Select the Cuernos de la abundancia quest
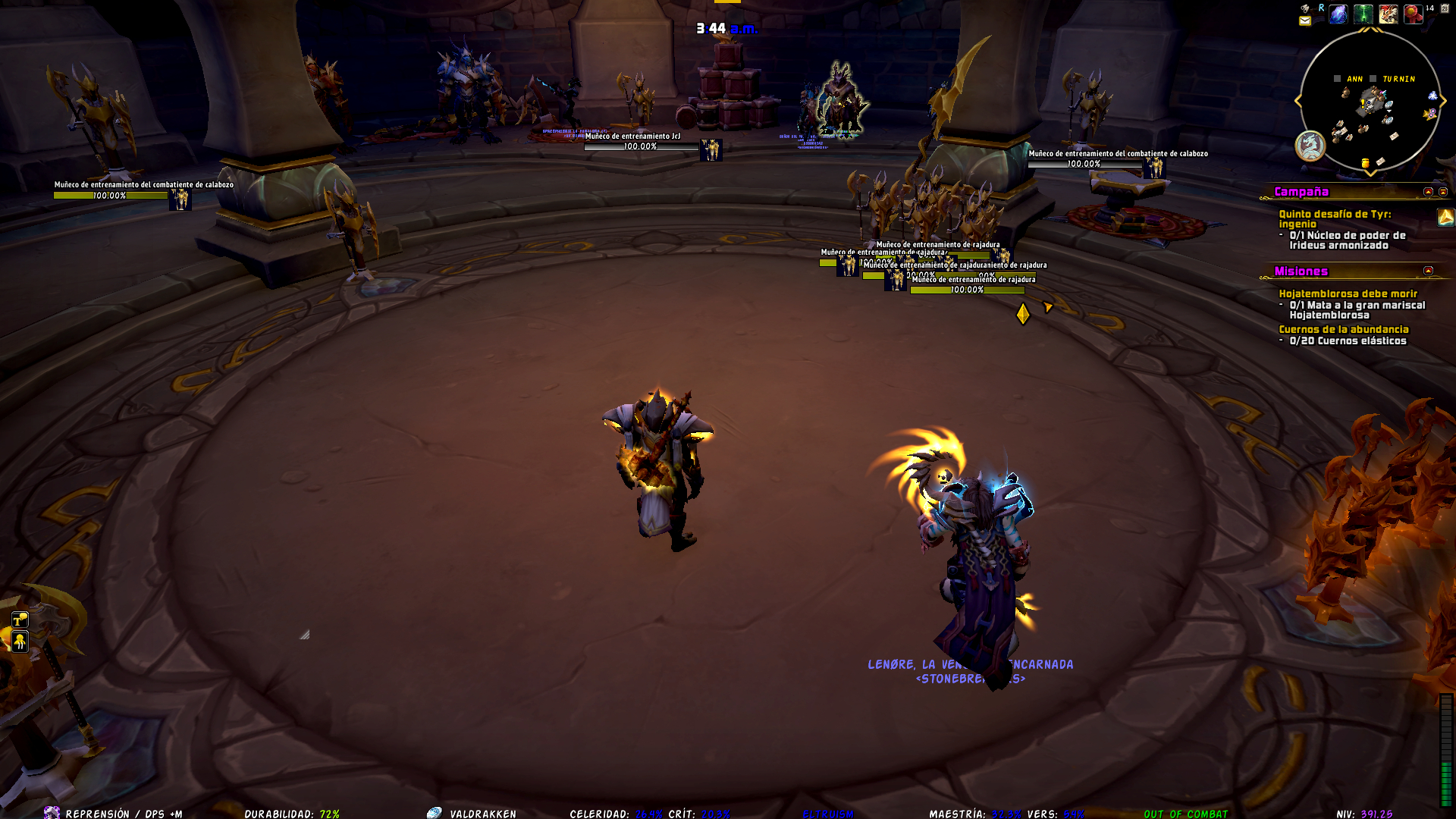This screenshot has width=1456, height=819. 1343,329
